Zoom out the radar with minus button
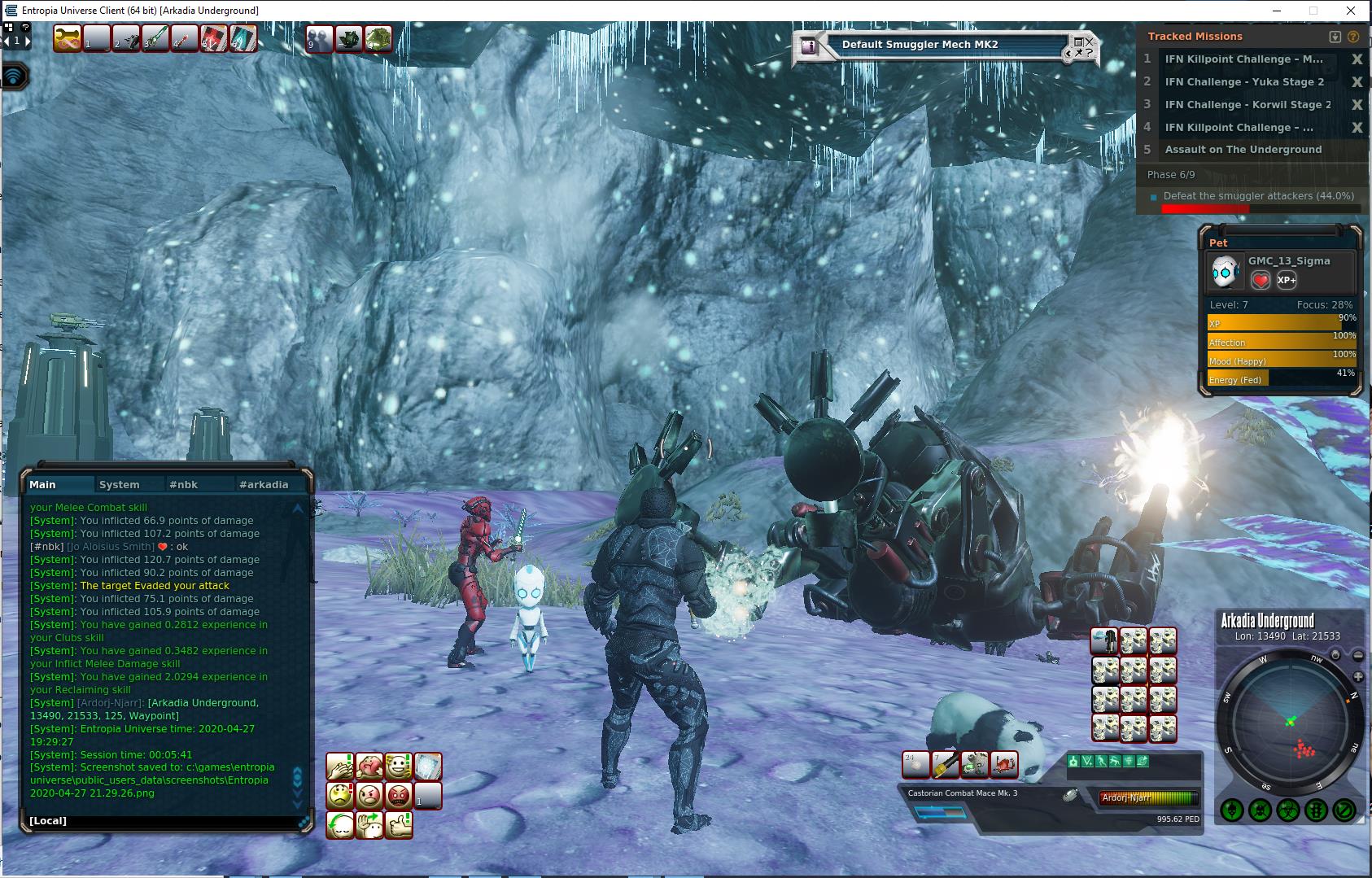The width and height of the screenshot is (1372, 878). click(x=1358, y=656)
